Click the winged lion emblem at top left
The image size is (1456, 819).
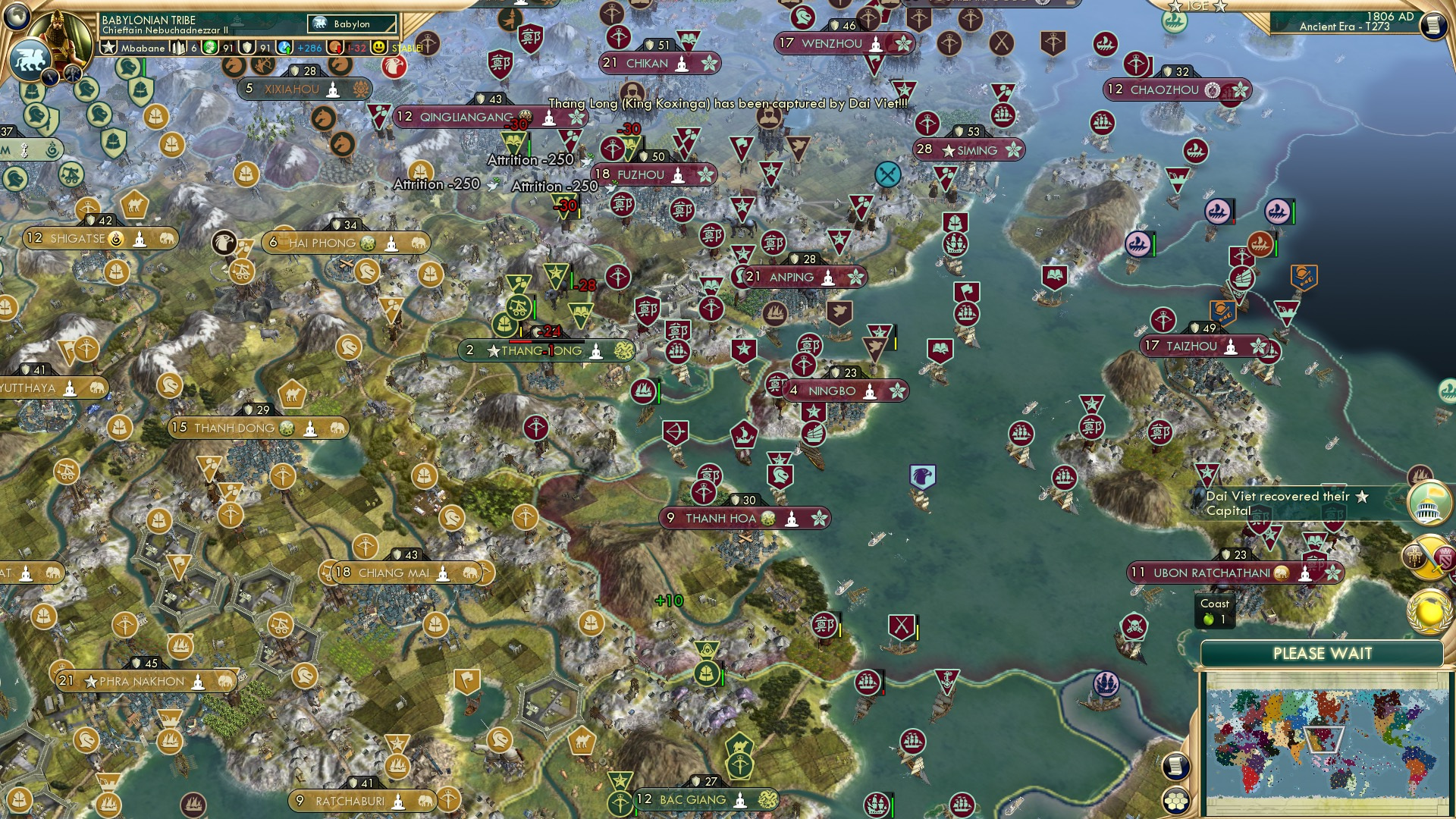click(x=30, y=59)
